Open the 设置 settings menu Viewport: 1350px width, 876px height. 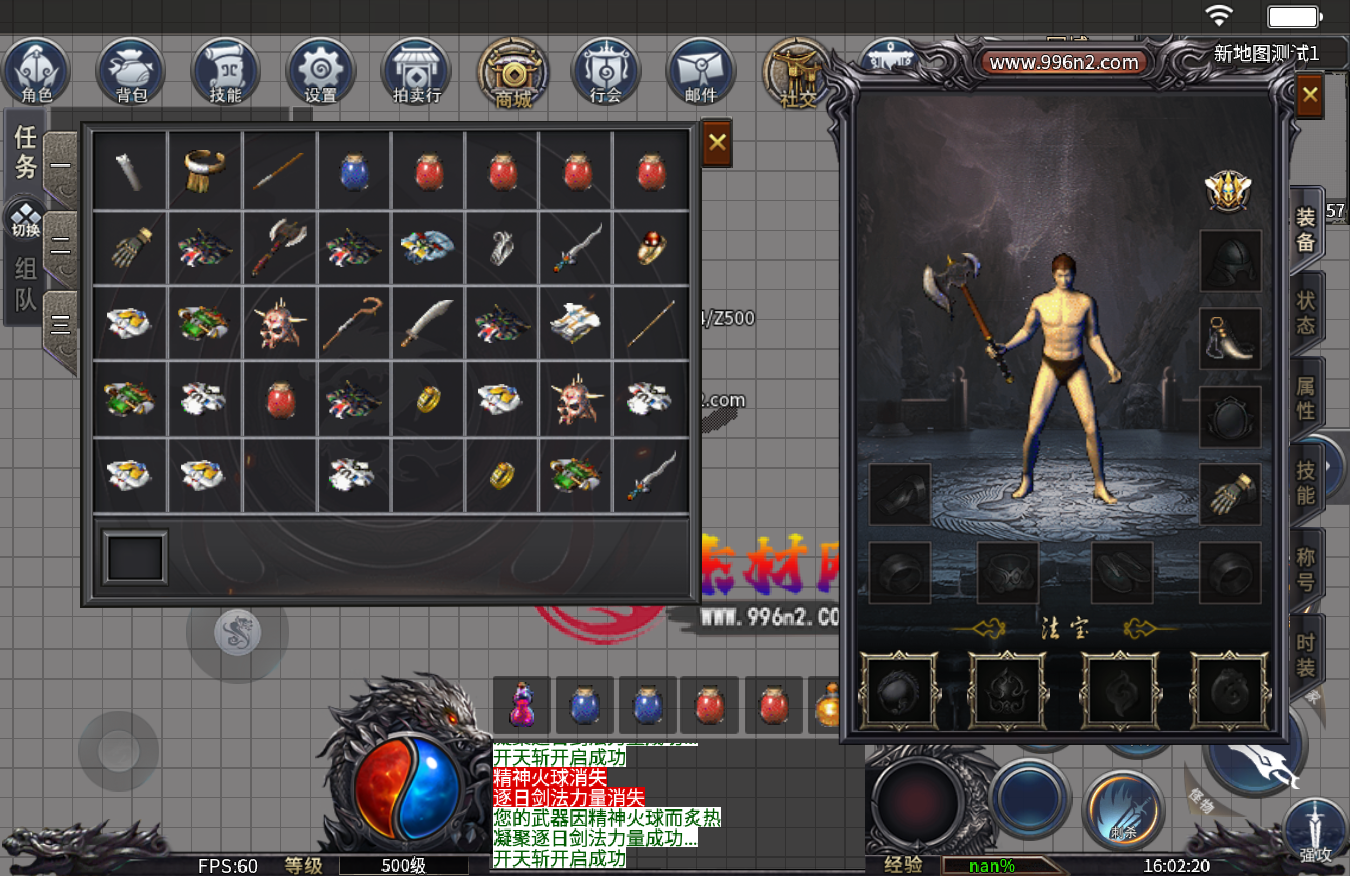click(x=321, y=72)
